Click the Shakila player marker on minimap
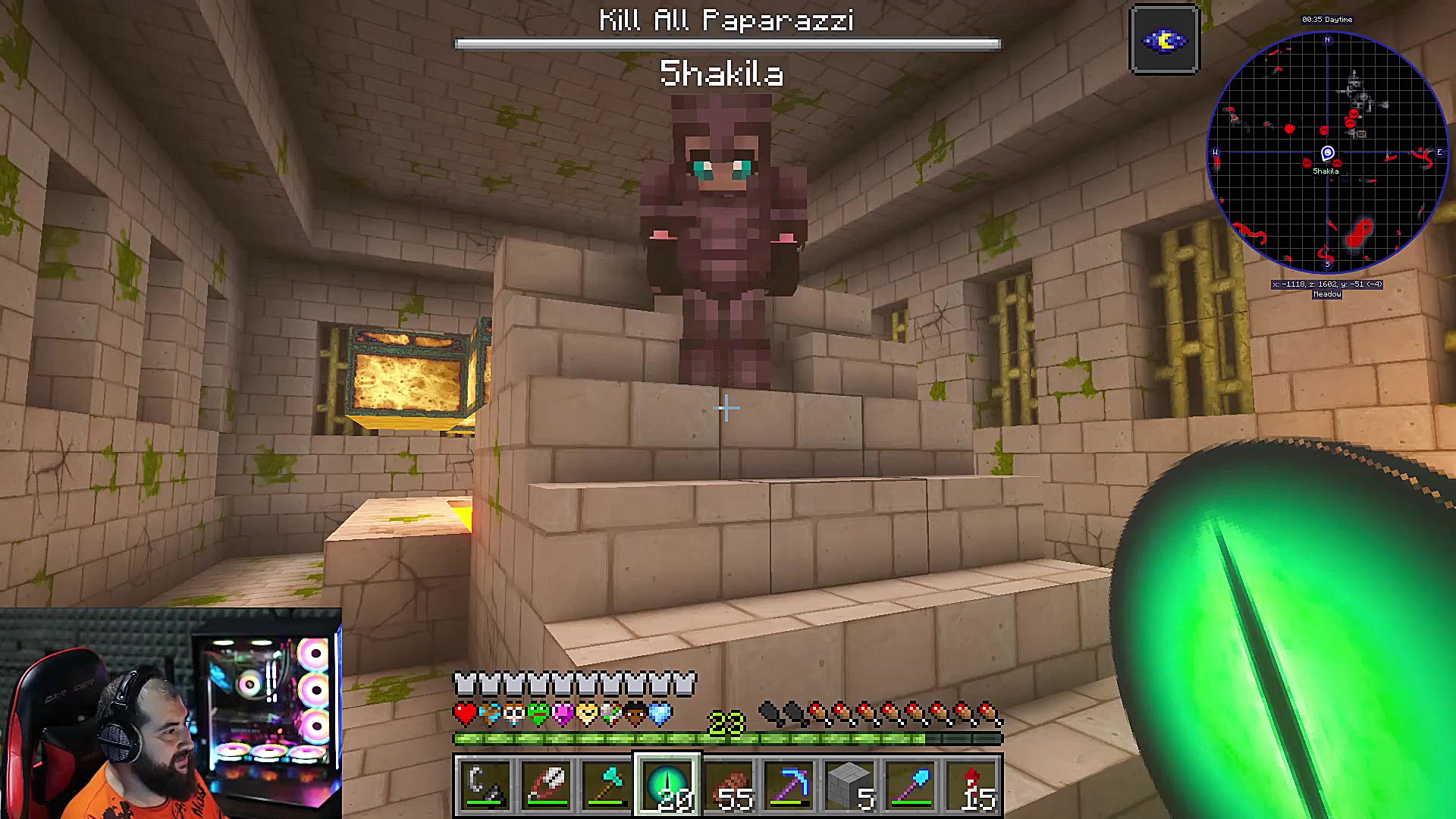 click(1327, 154)
